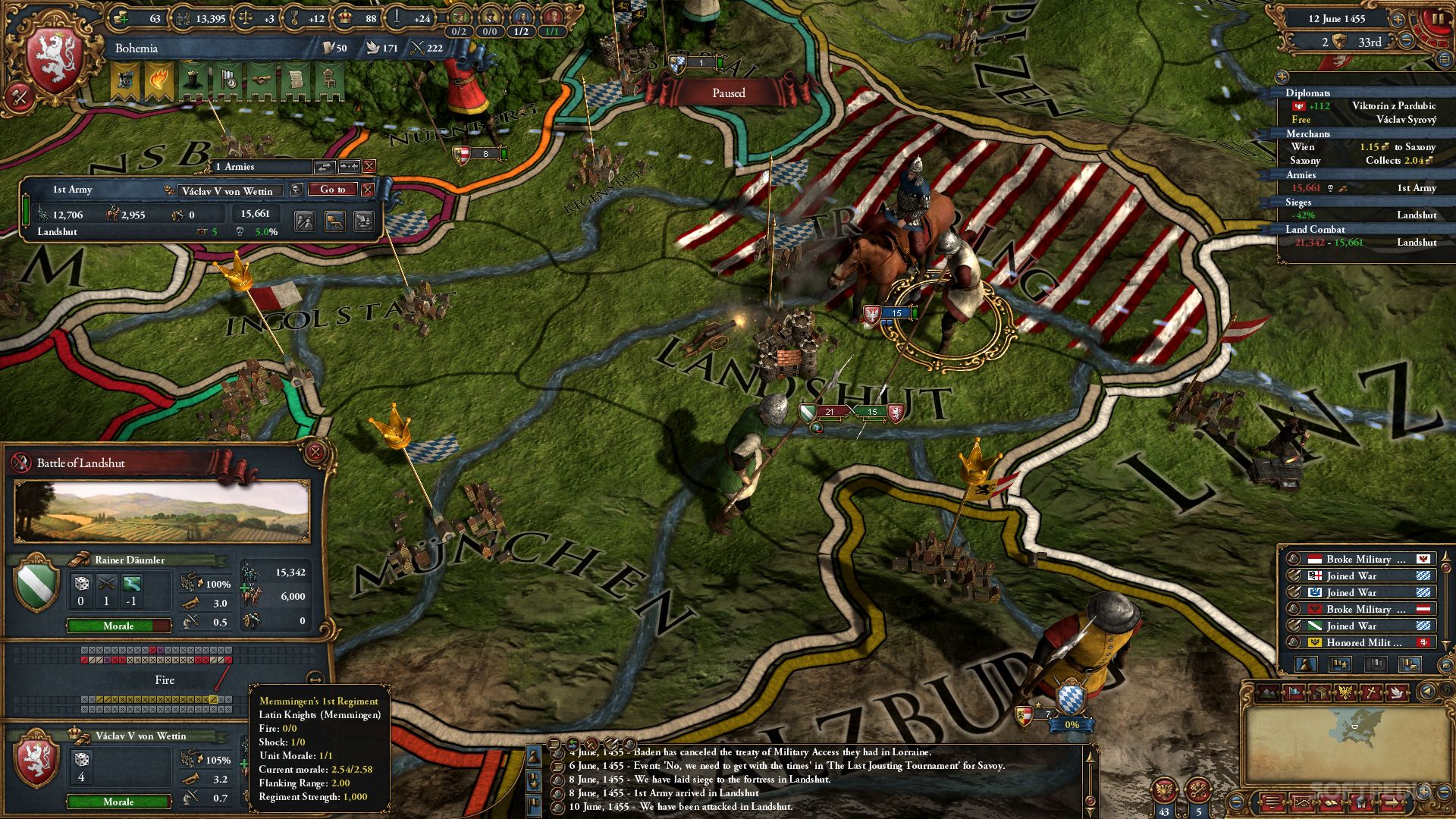
Task: Switch to diplomatic map mode dove icon
Action: [1398, 692]
